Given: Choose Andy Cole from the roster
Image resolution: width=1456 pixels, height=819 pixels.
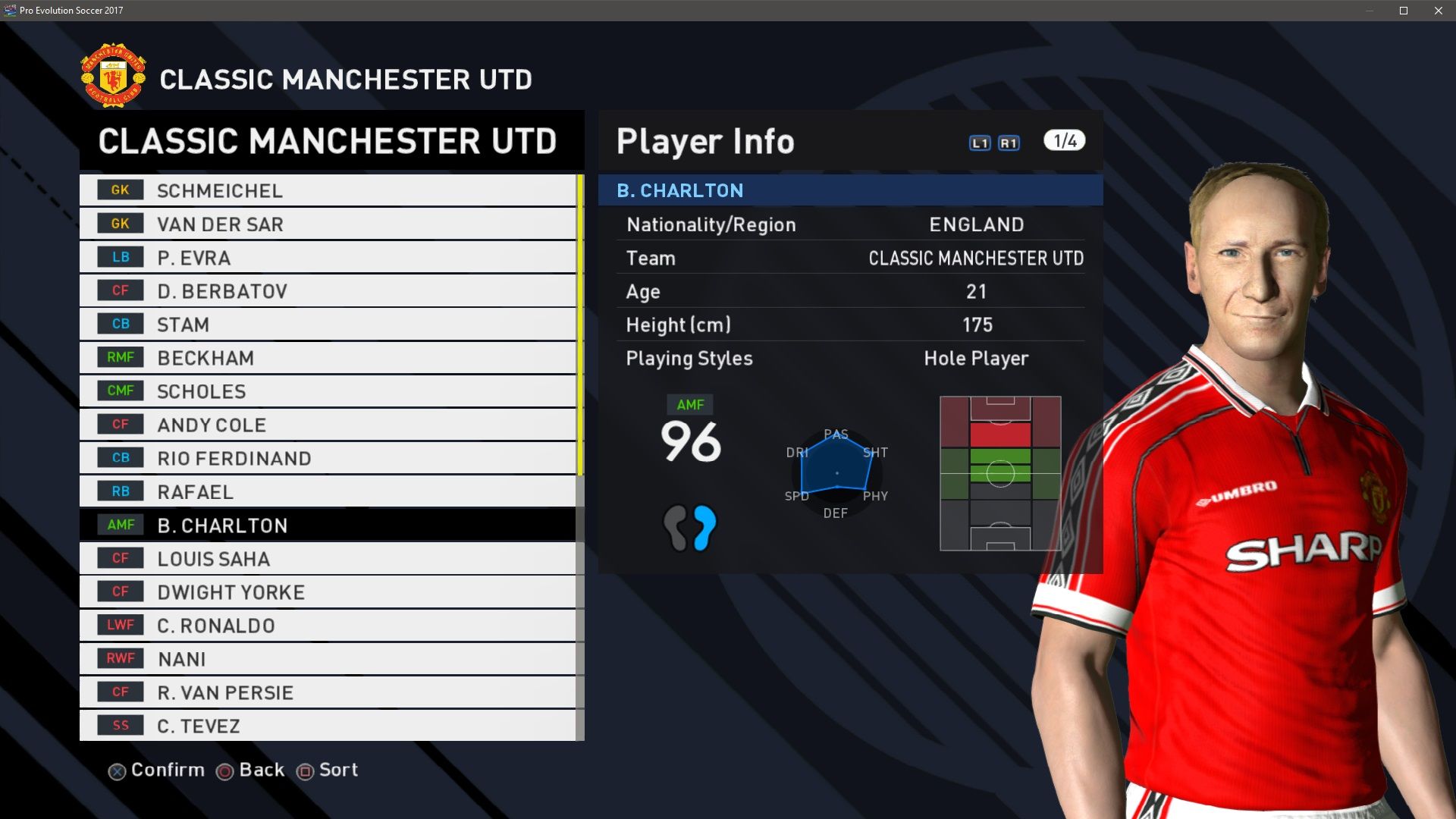Looking at the screenshot, I should [327, 425].
